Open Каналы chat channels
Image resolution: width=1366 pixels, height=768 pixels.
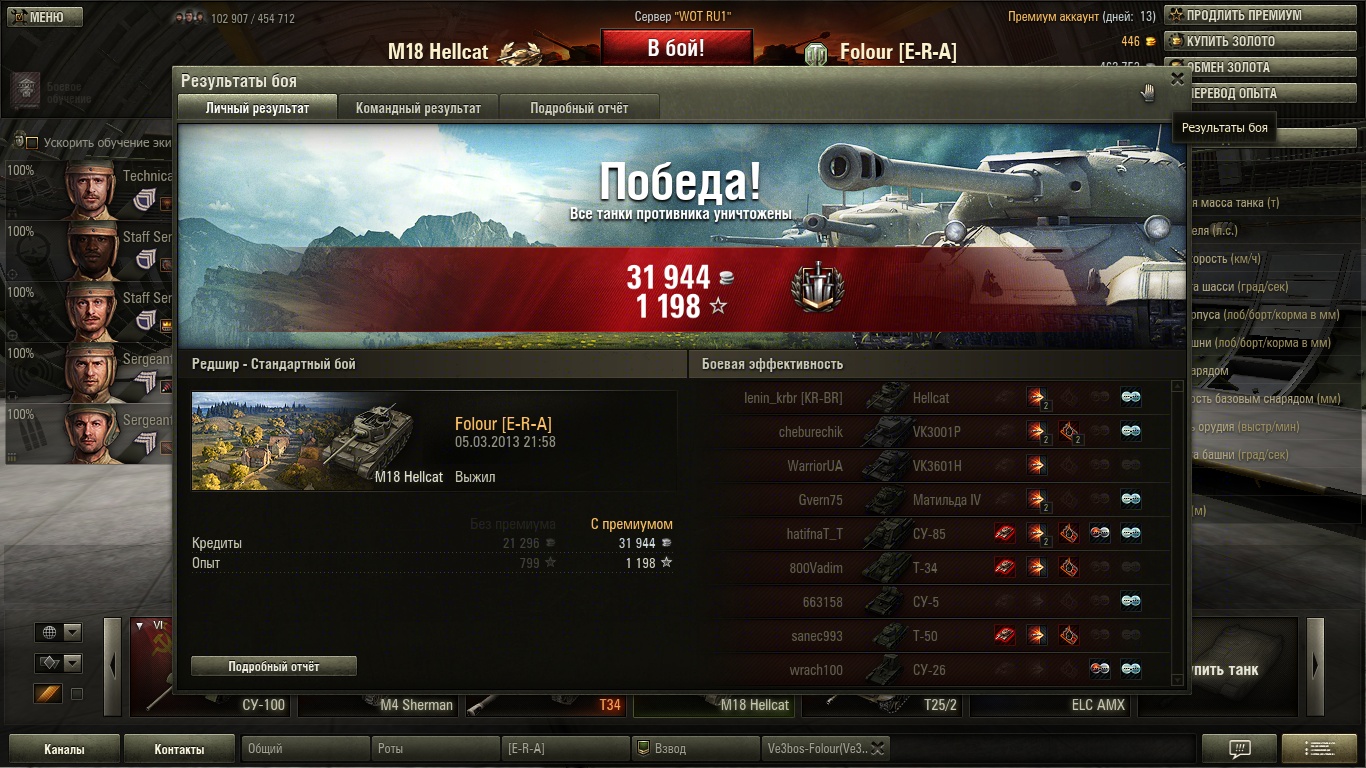pyautogui.click(x=64, y=749)
